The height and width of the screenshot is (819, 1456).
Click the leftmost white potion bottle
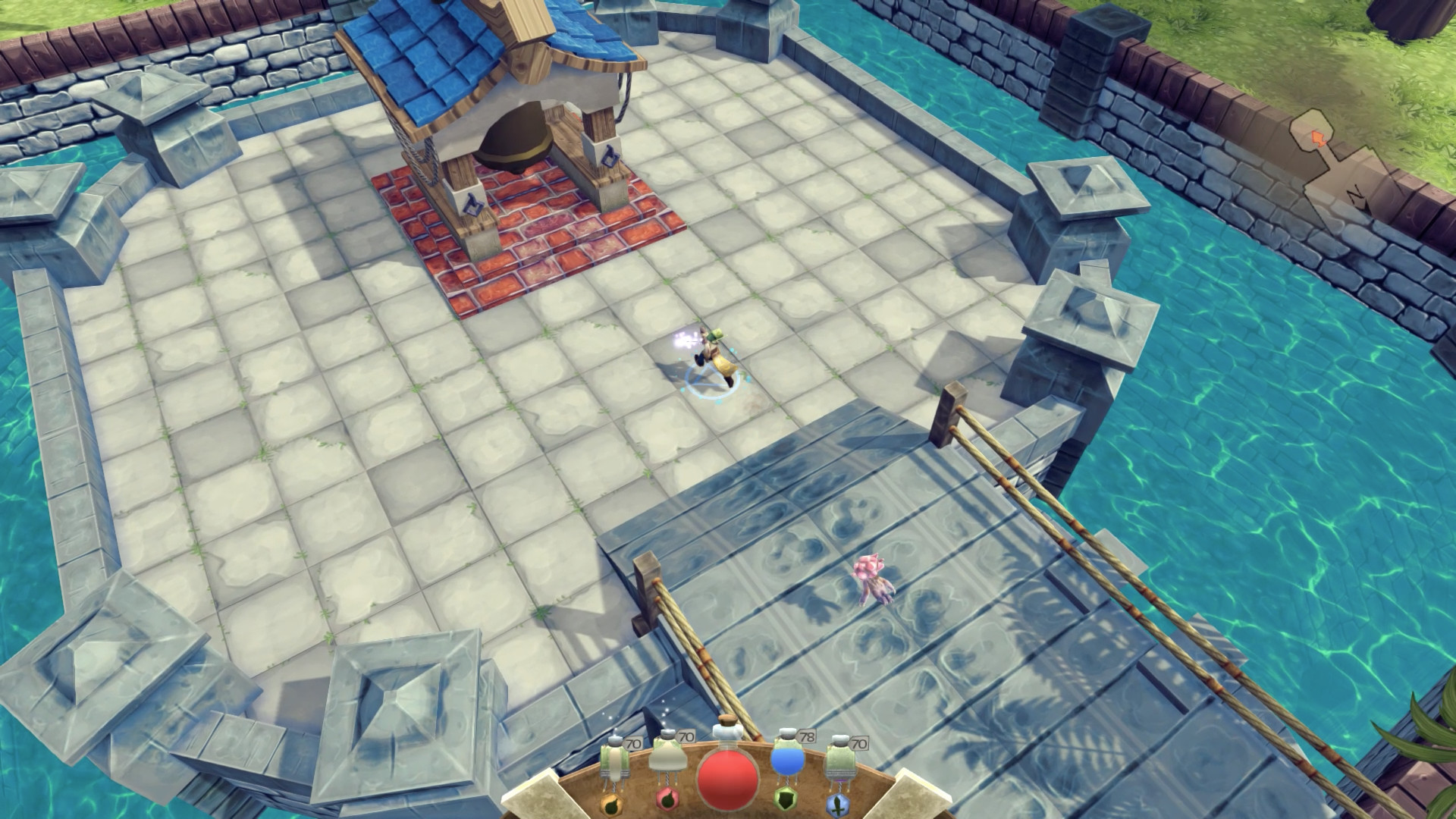coord(614,761)
